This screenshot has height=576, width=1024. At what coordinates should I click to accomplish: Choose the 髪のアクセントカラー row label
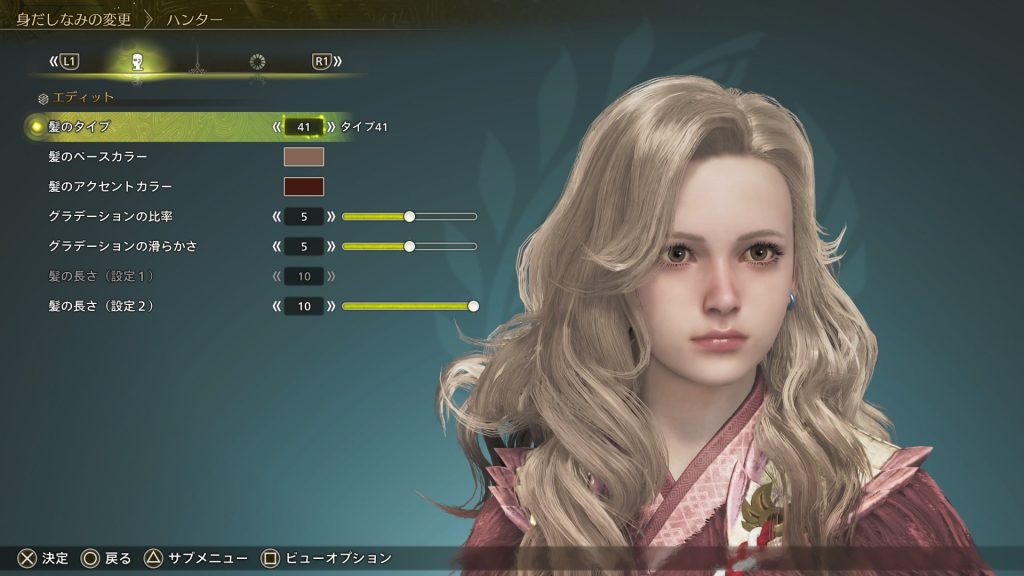(x=110, y=186)
